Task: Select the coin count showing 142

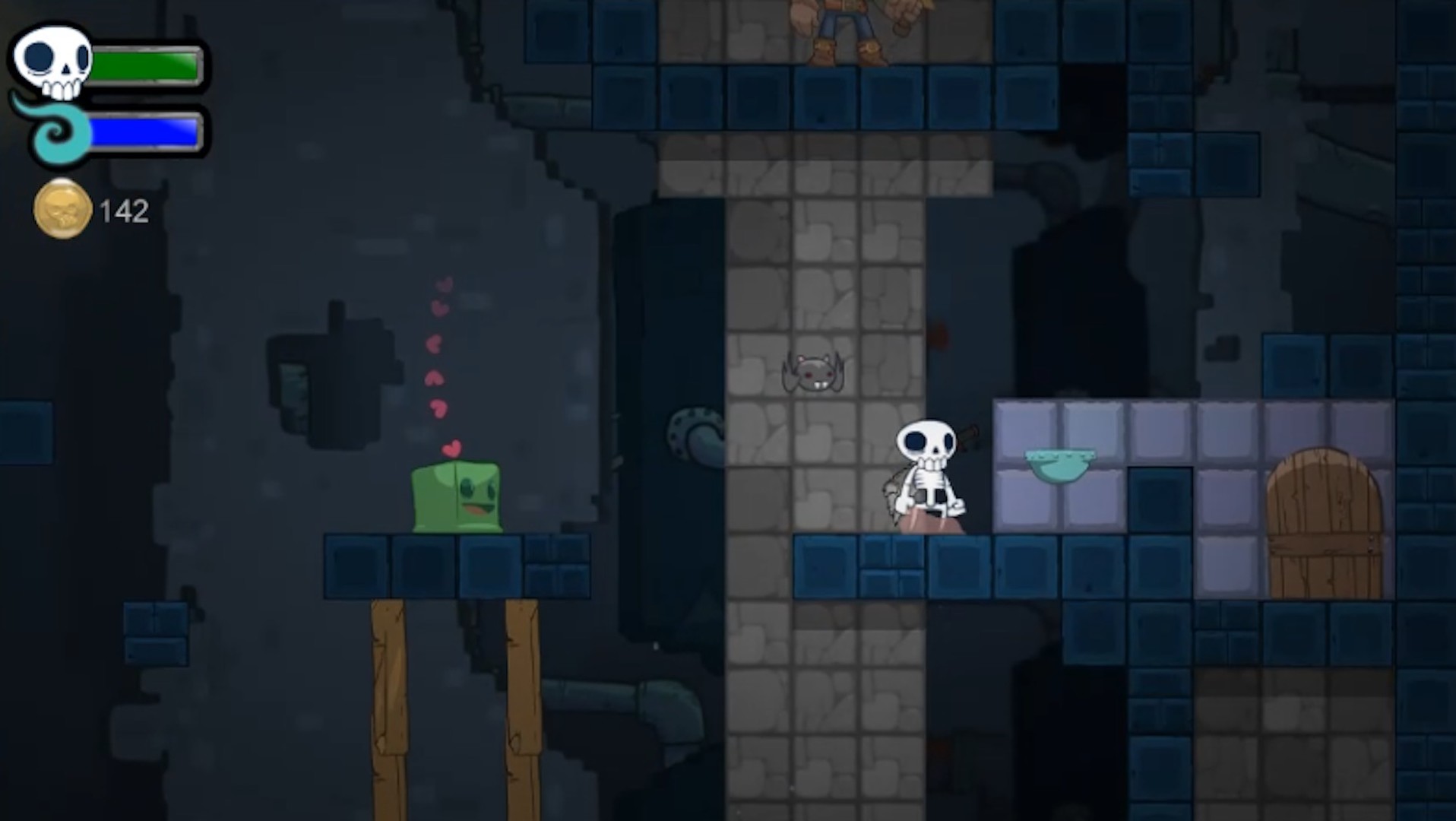Action: [x=124, y=211]
